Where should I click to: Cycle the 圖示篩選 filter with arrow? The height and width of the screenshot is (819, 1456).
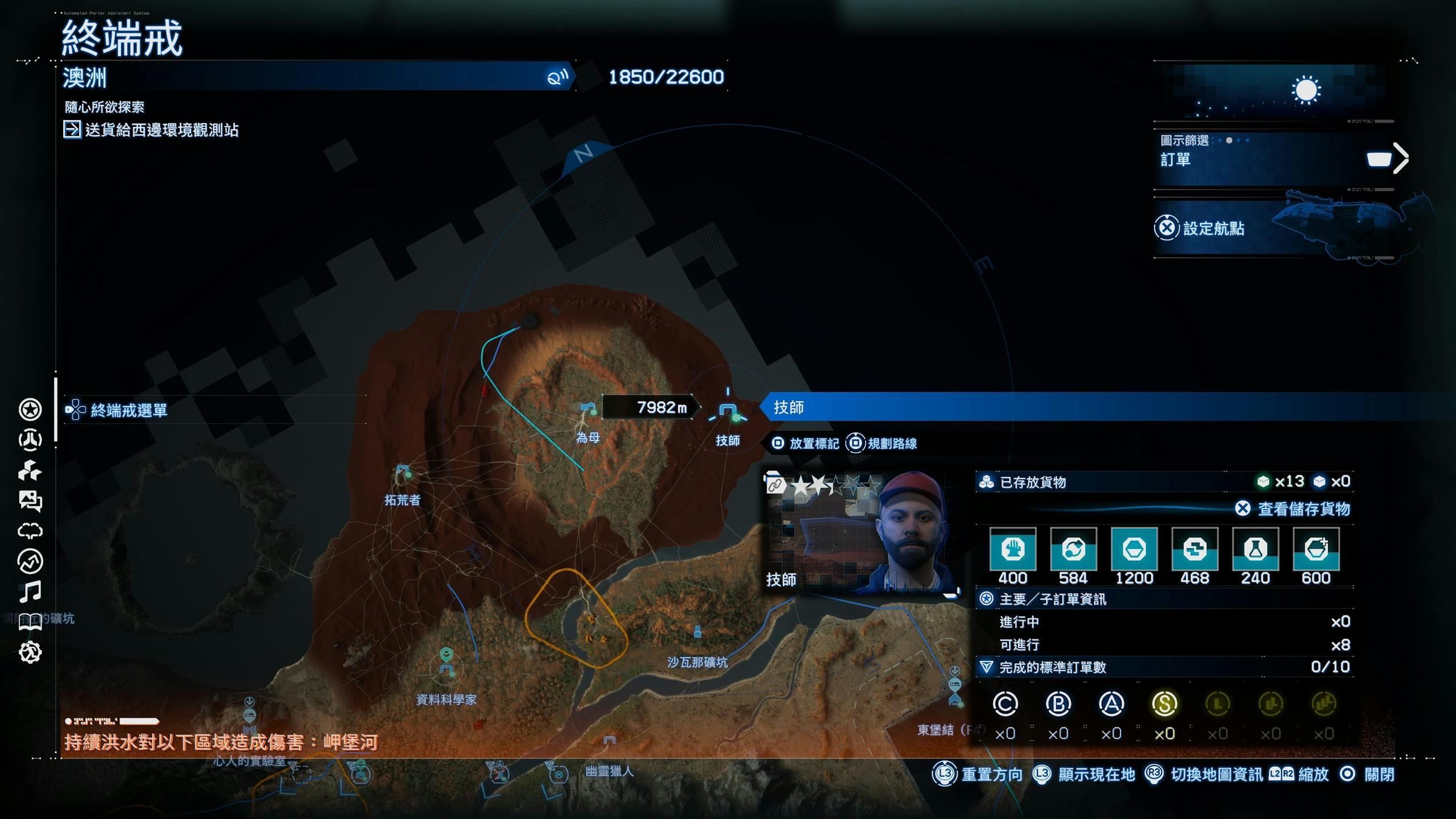click(x=1400, y=159)
